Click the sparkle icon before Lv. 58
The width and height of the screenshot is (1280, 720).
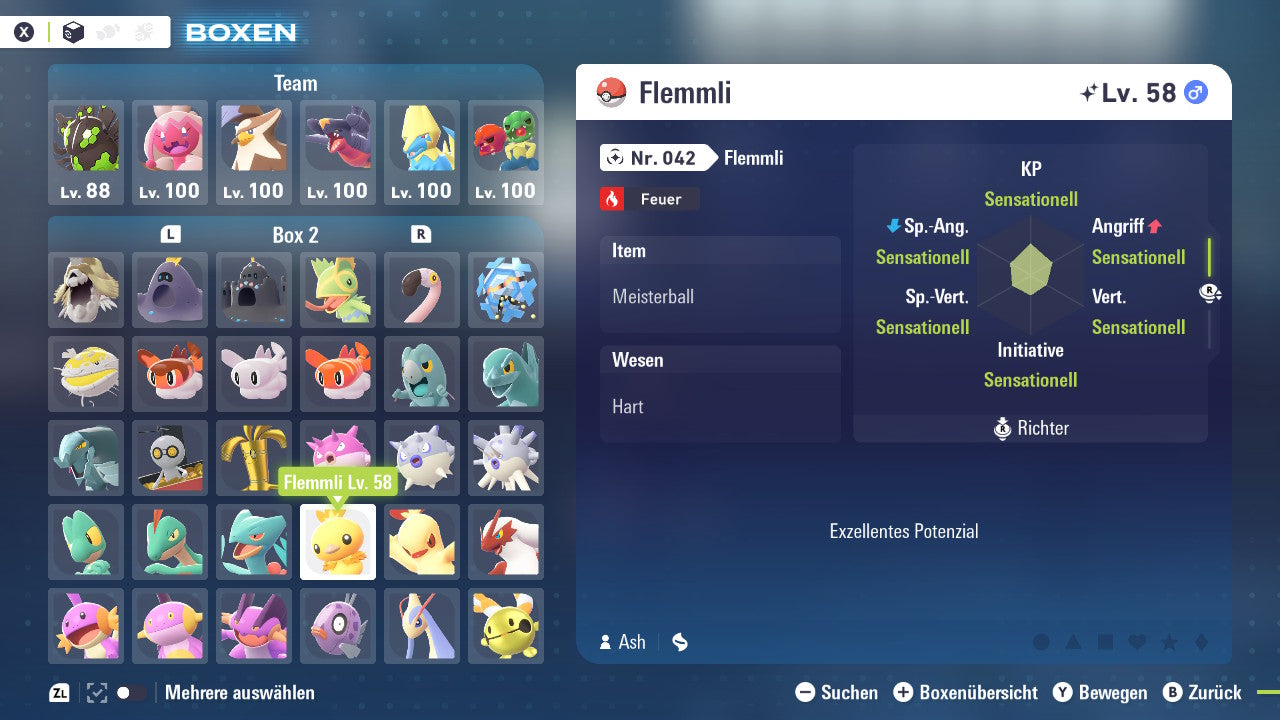[1092, 91]
